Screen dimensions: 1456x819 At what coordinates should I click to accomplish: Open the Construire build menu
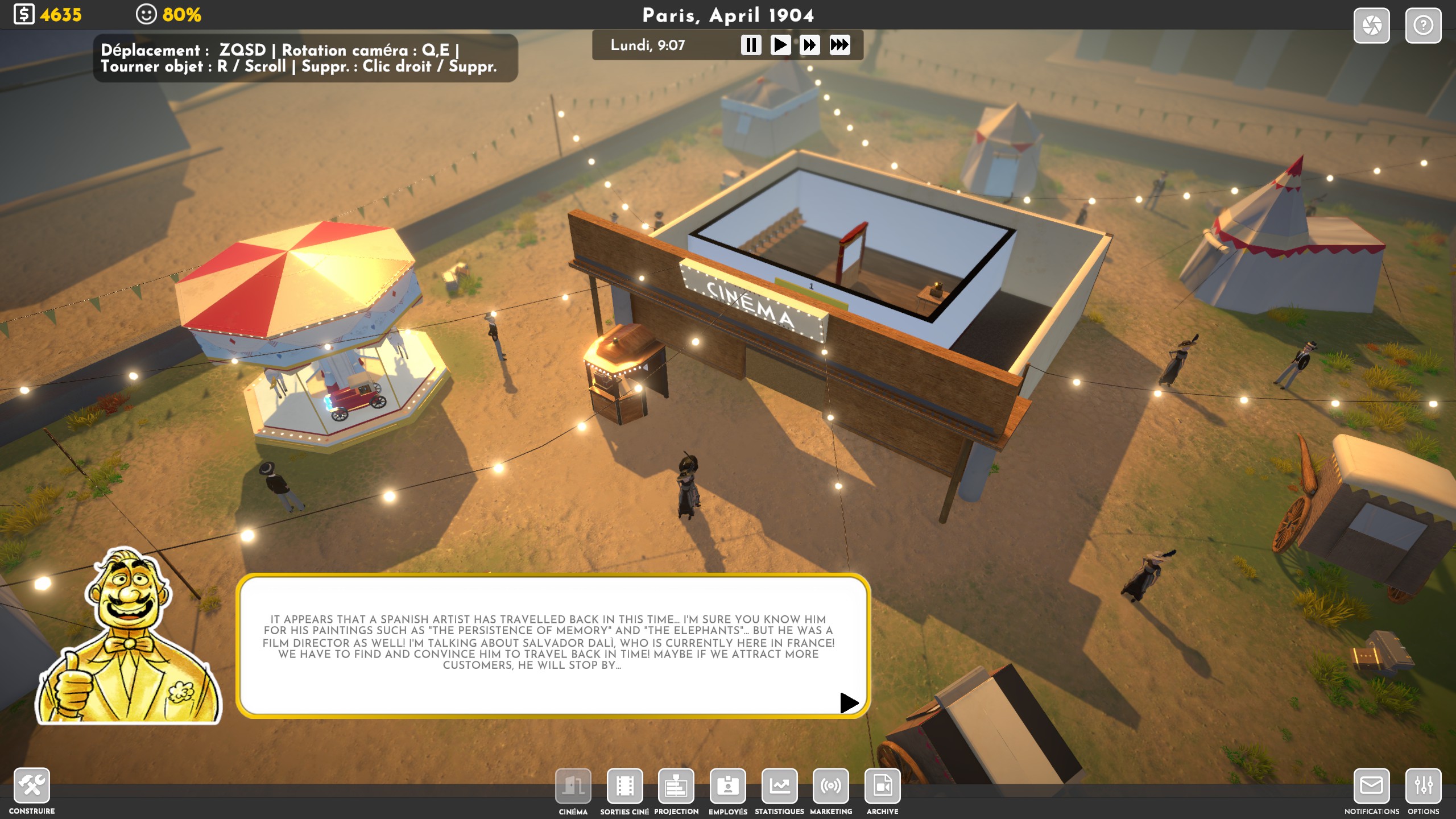coord(32,785)
